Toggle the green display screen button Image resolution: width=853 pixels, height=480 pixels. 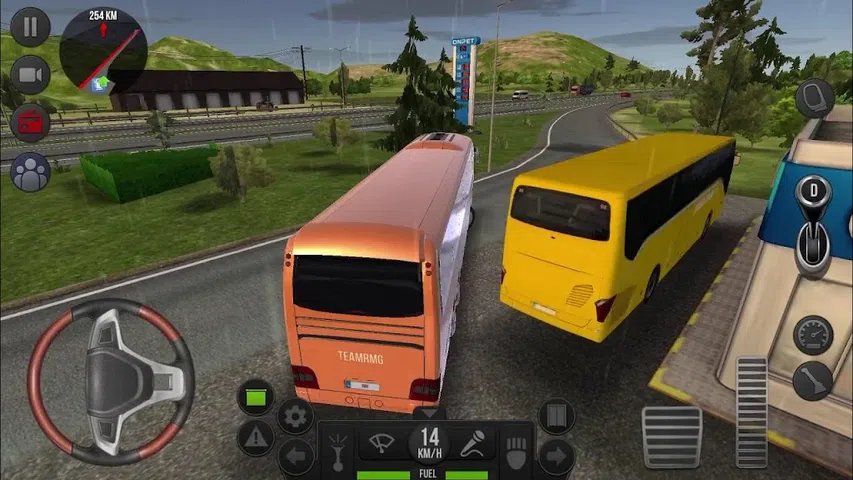tap(256, 397)
